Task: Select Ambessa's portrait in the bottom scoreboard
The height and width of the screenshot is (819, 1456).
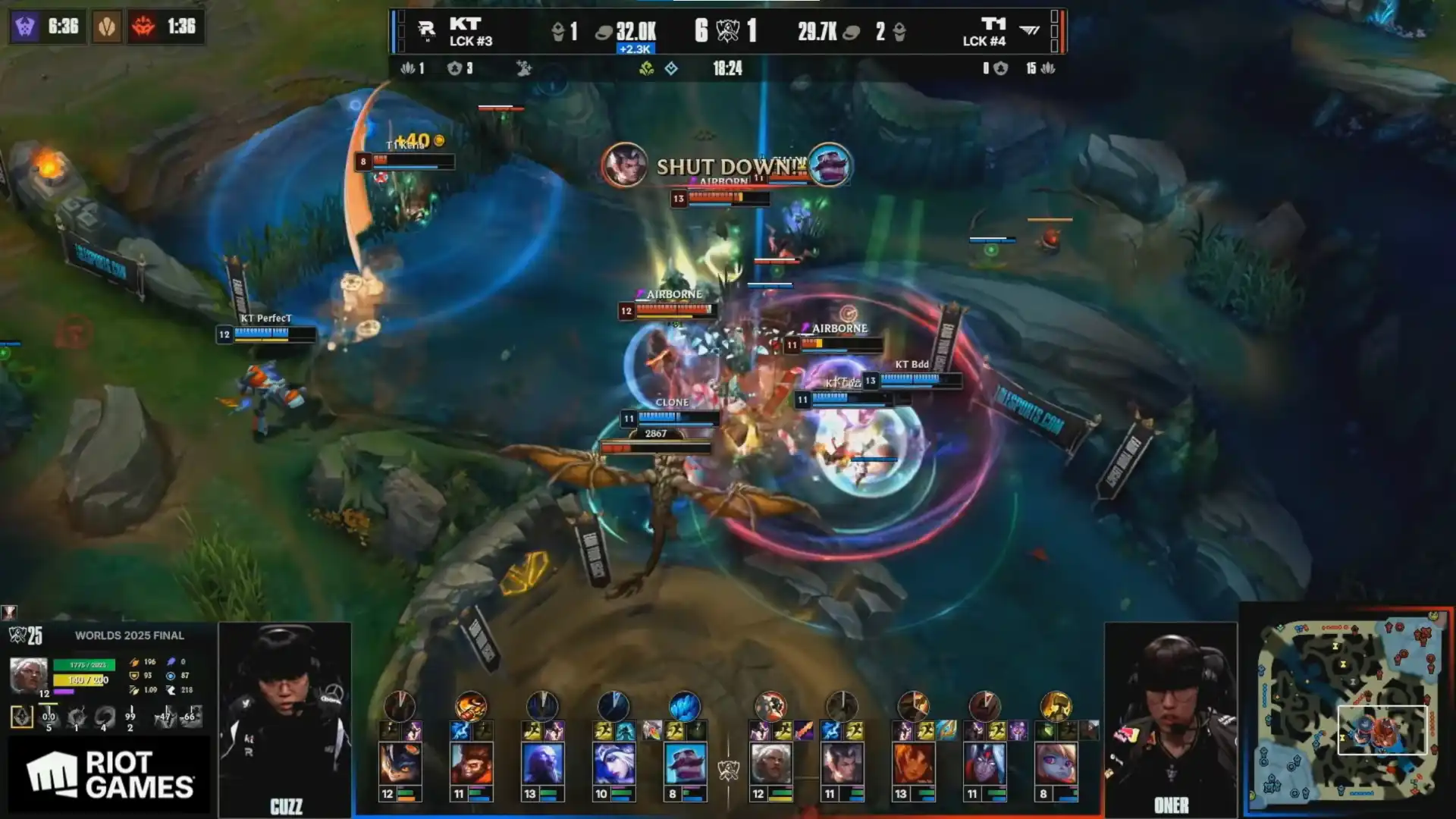Action: (770, 763)
